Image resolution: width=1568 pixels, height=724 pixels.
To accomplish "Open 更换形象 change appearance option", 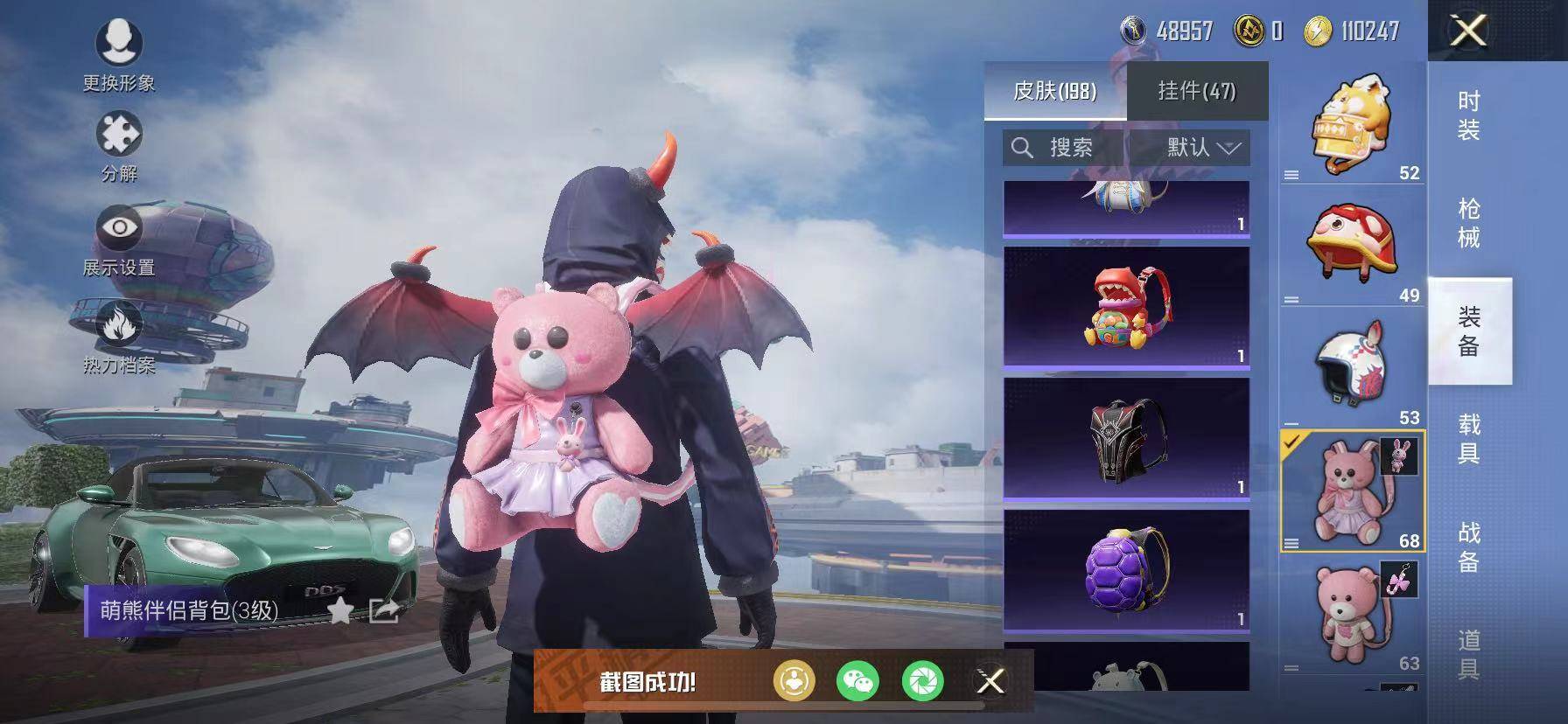I will coord(119,51).
